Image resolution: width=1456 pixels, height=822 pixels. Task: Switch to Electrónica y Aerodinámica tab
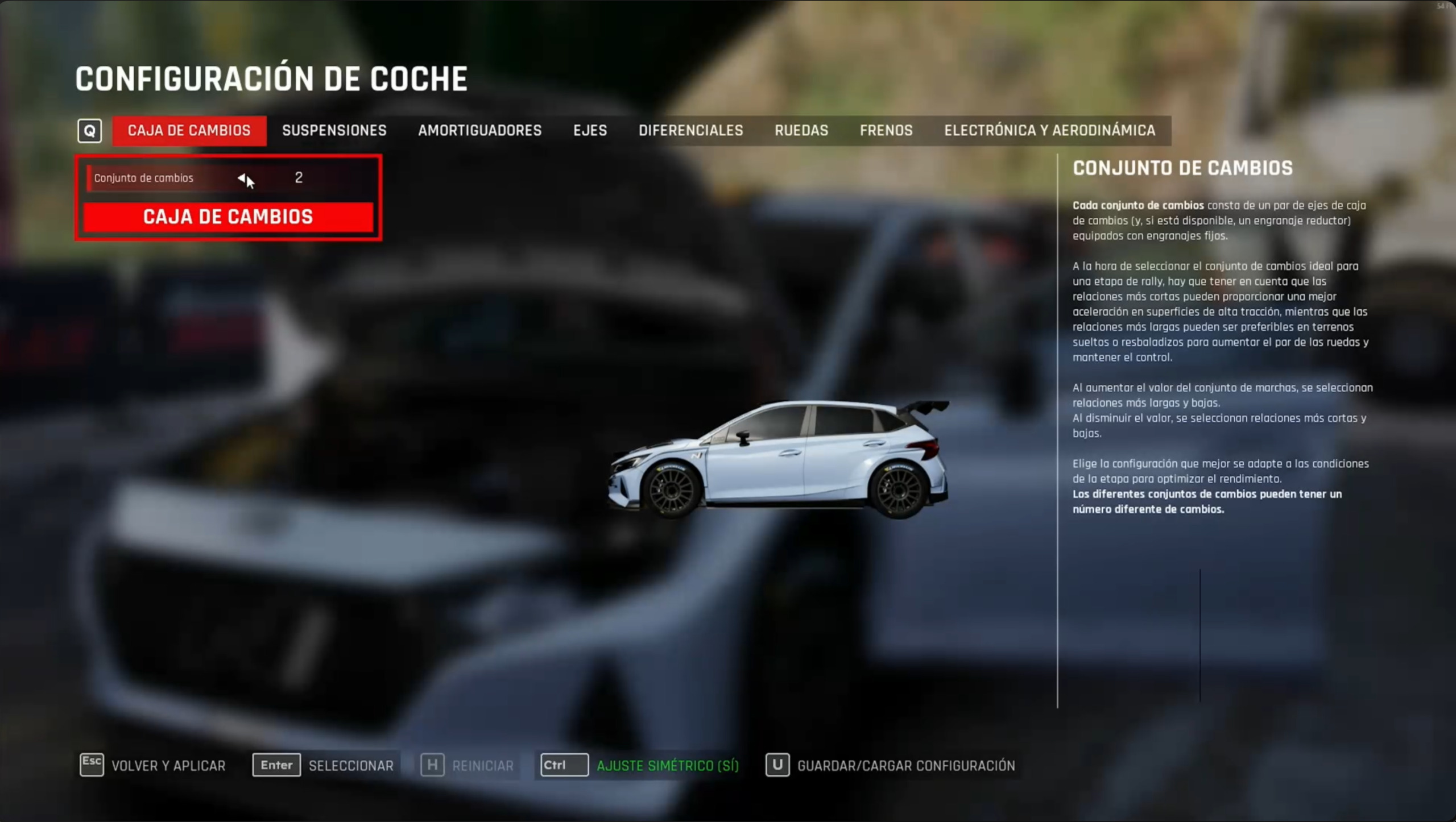[1049, 131]
